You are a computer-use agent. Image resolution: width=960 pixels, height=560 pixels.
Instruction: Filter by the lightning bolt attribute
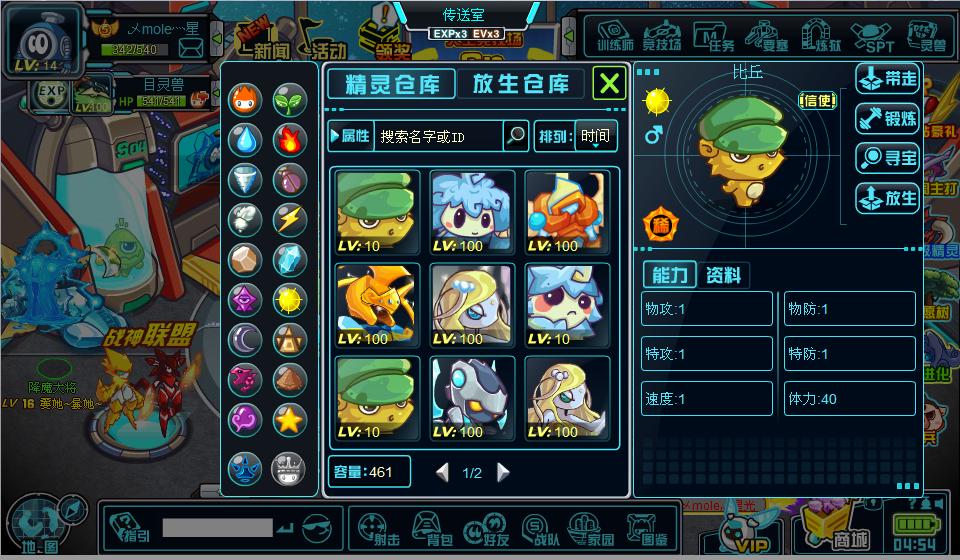click(289, 219)
